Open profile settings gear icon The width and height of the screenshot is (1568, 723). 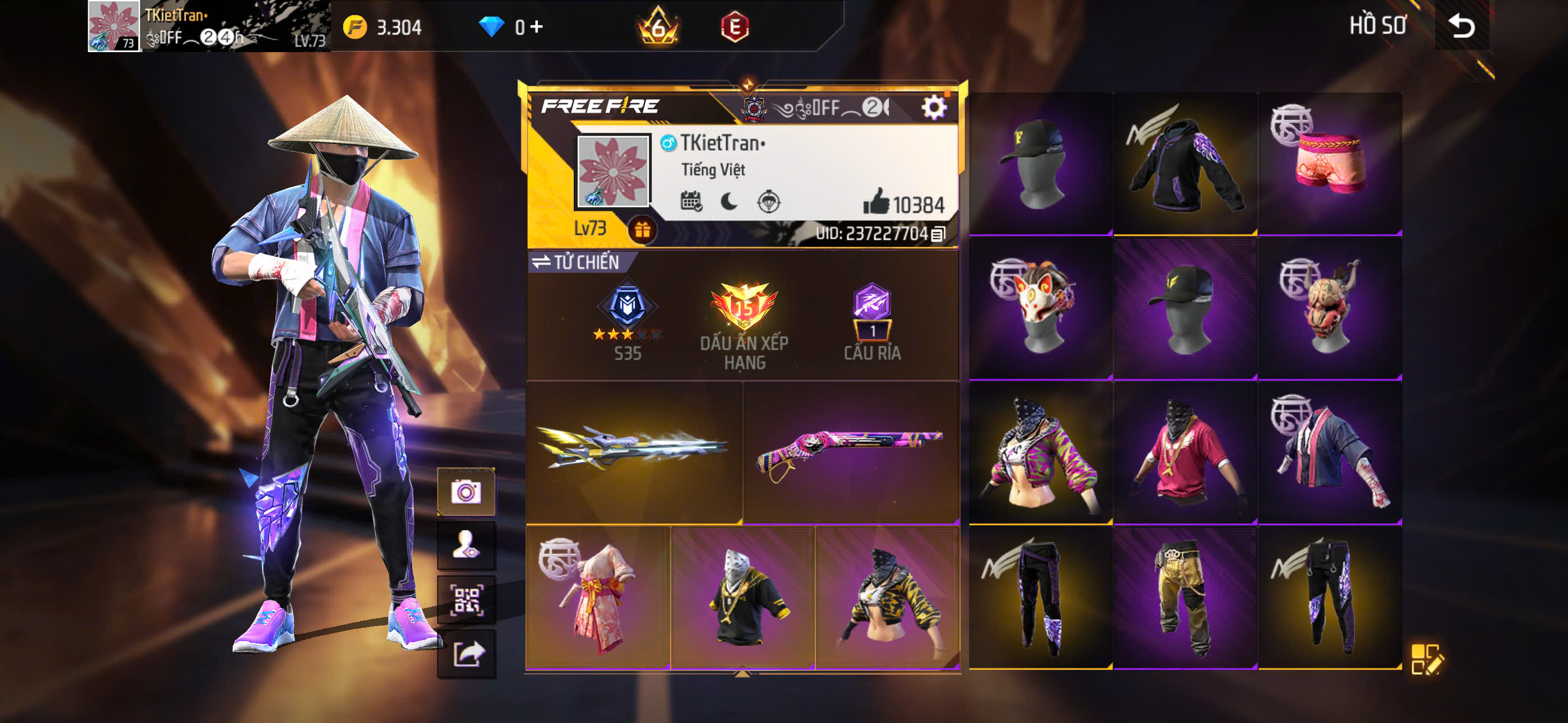pos(933,108)
